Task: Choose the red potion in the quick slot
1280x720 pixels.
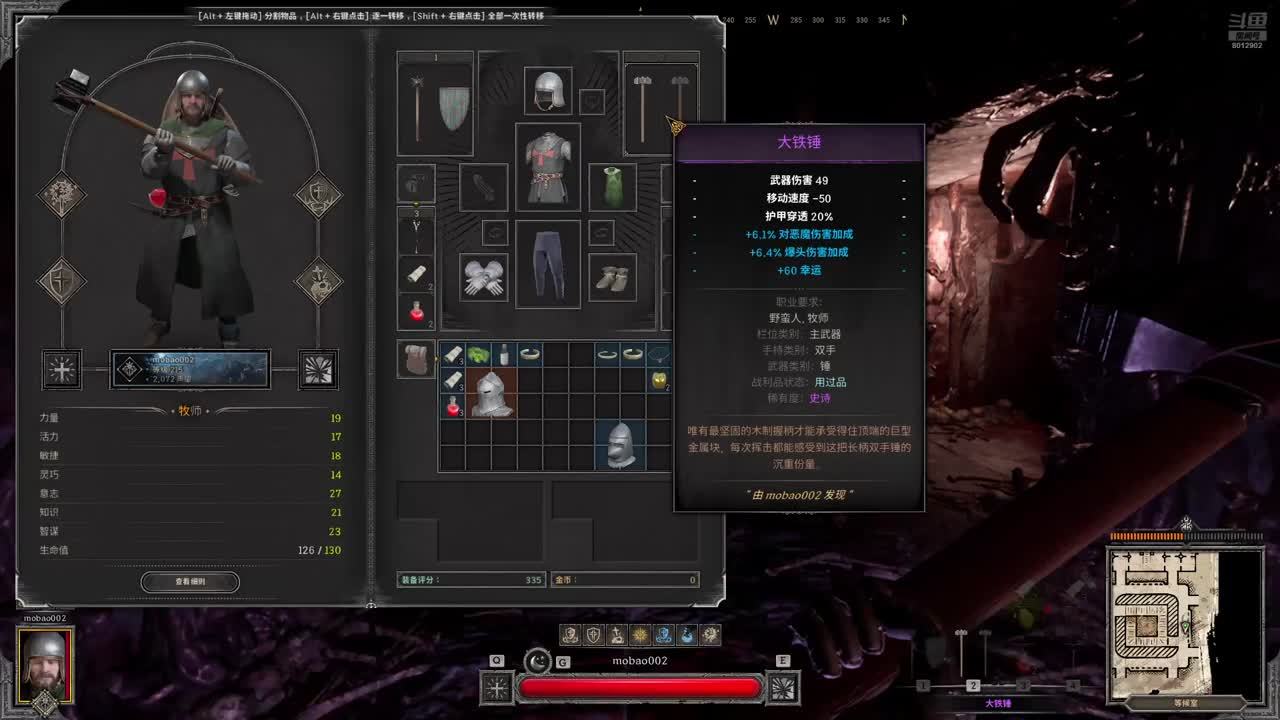Action: click(x=417, y=311)
